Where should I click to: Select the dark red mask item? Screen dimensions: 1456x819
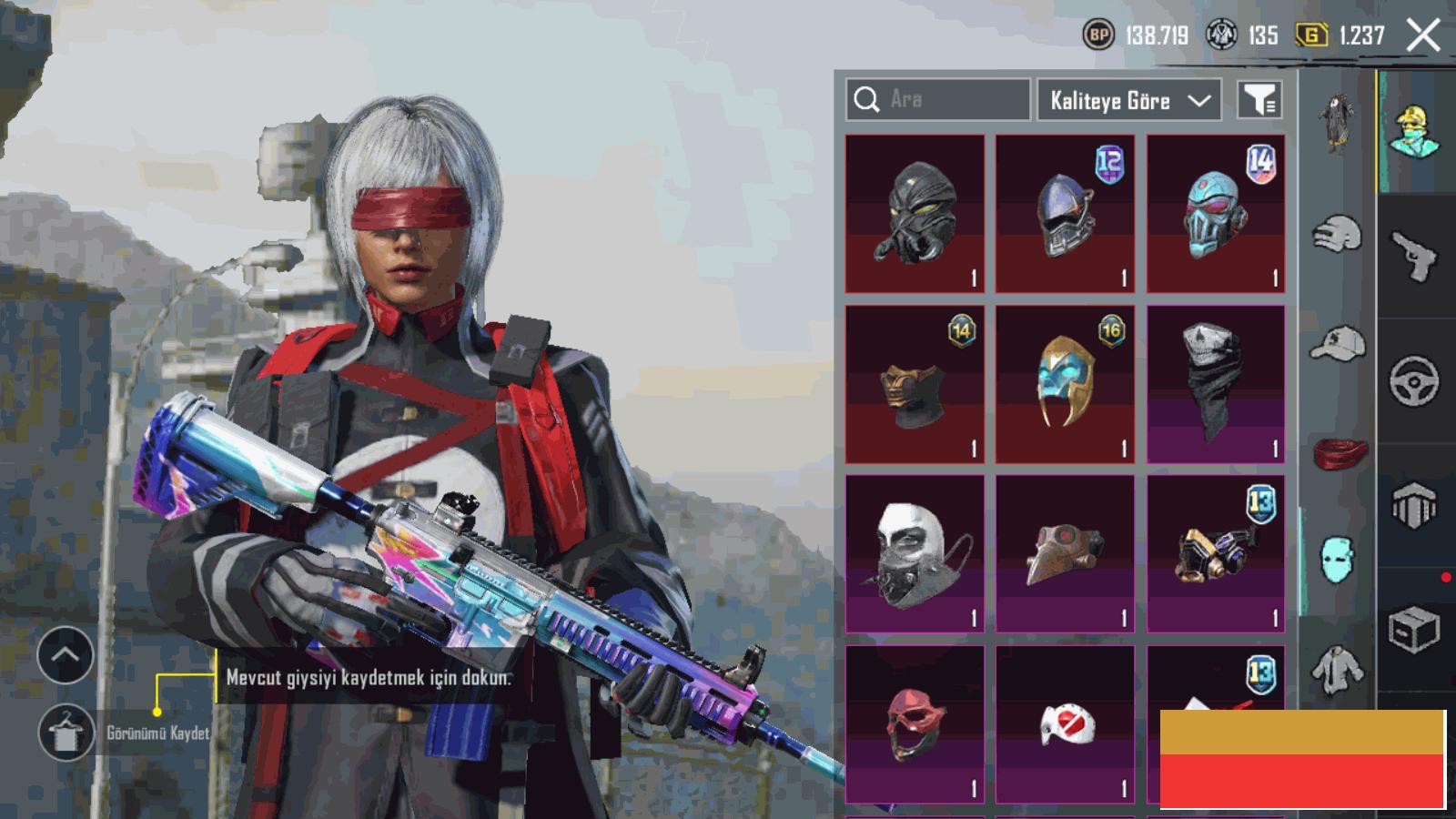click(x=915, y=724)
